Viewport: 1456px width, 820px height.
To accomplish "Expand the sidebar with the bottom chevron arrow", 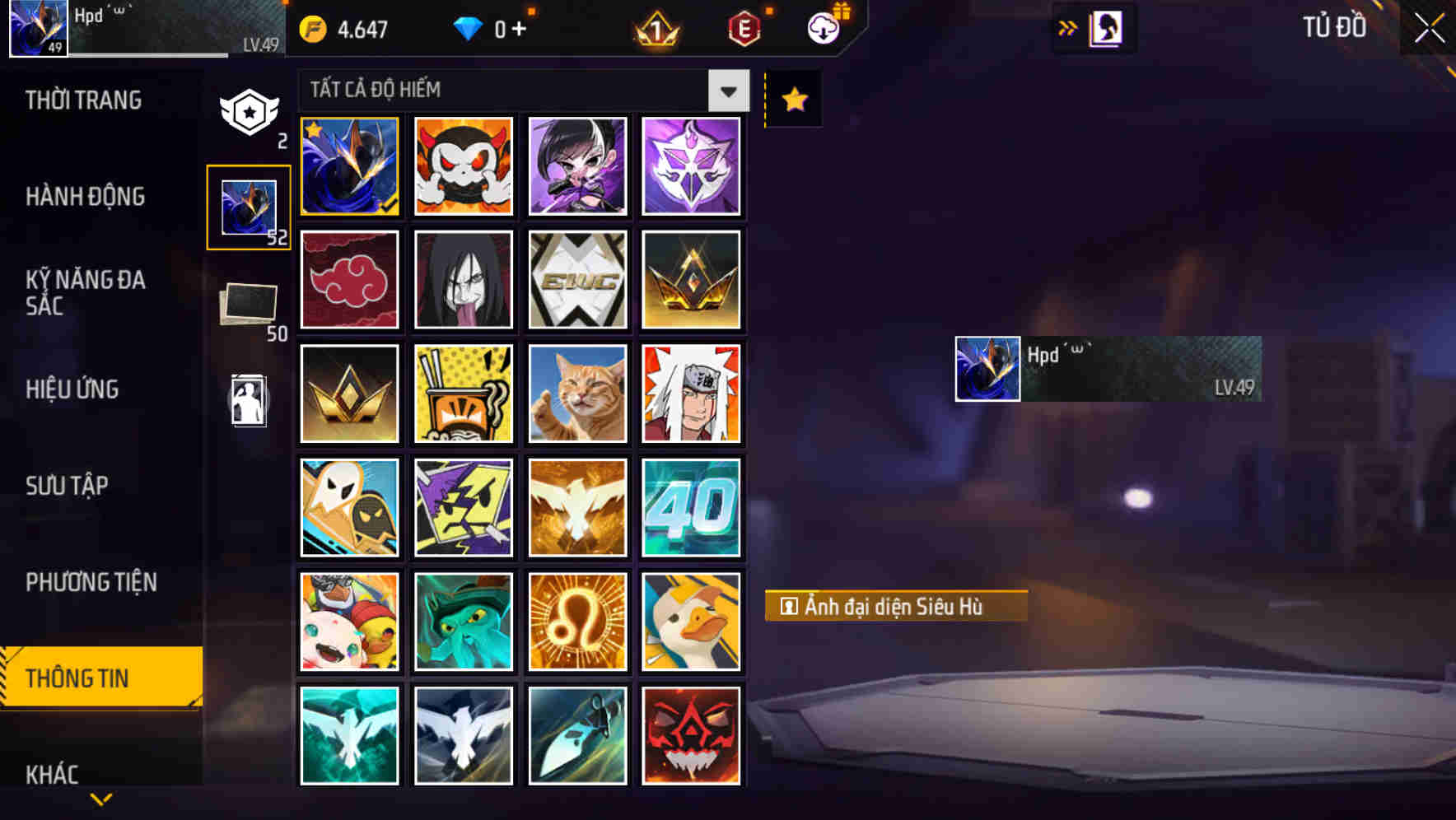I will tap(100, 797).
